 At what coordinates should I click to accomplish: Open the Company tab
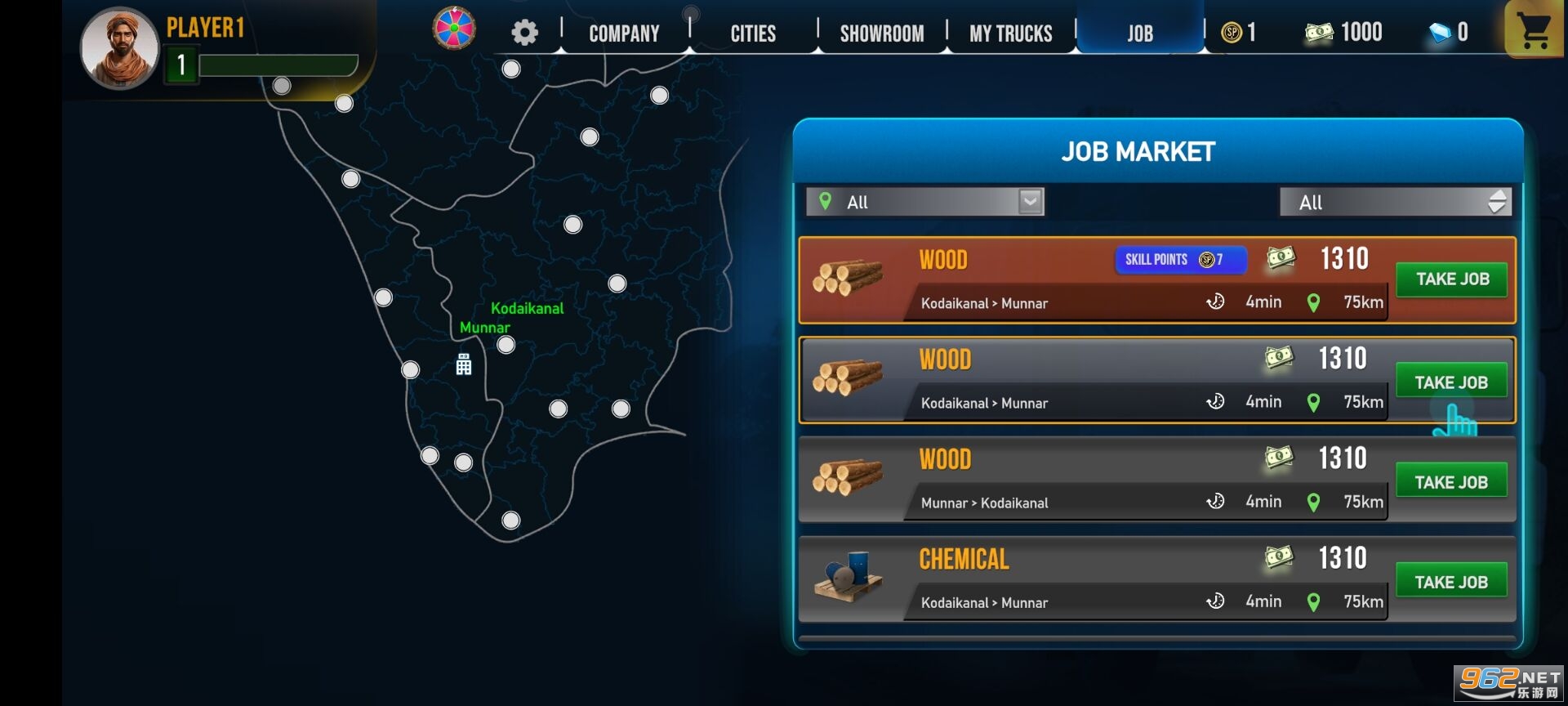coord(624,34)
